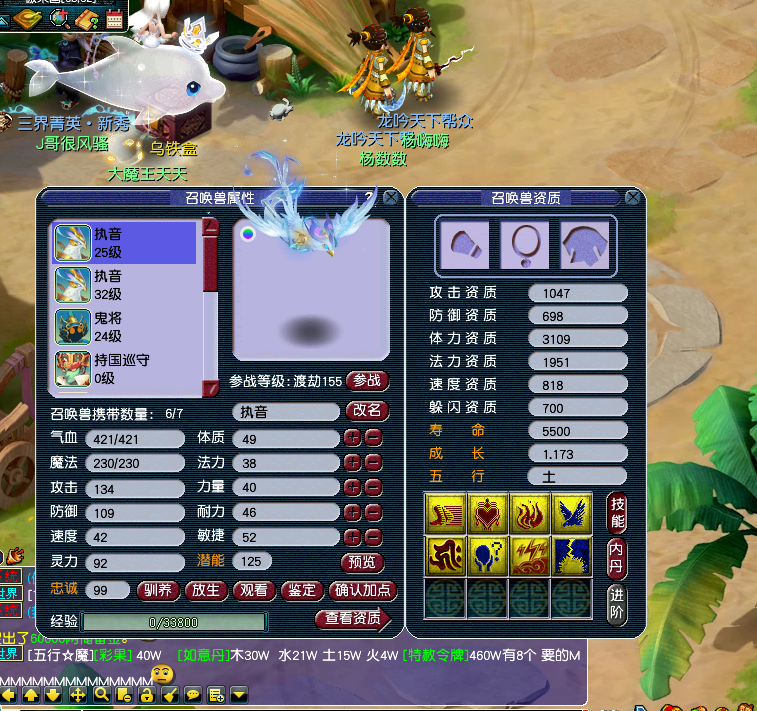This screenshot has width=757, height=711.
Task: Rename pet with 改名 button
Action: [x=367, y=411]
